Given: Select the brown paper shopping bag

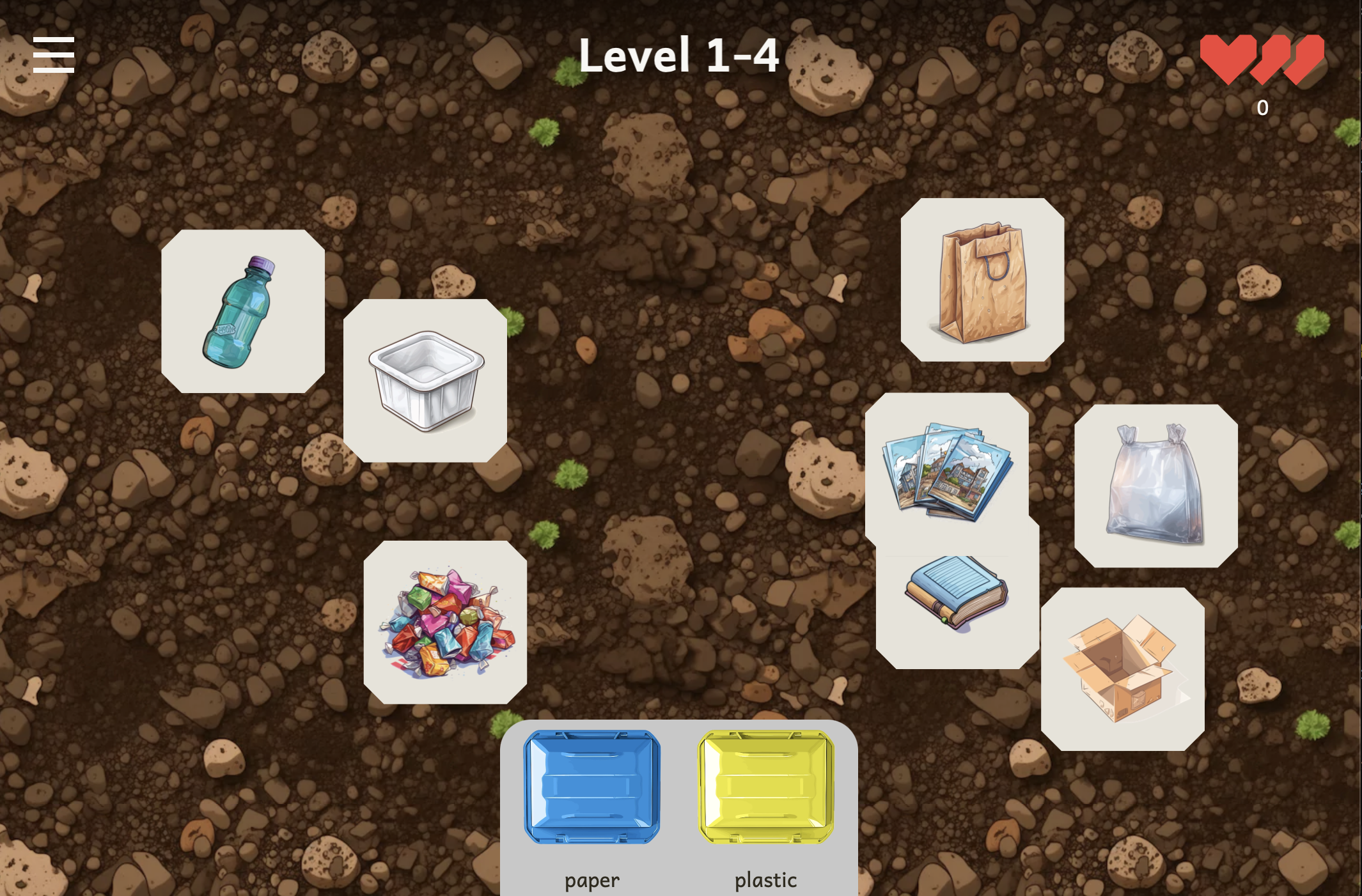Looking at the screenshot, I should (983, 281).
